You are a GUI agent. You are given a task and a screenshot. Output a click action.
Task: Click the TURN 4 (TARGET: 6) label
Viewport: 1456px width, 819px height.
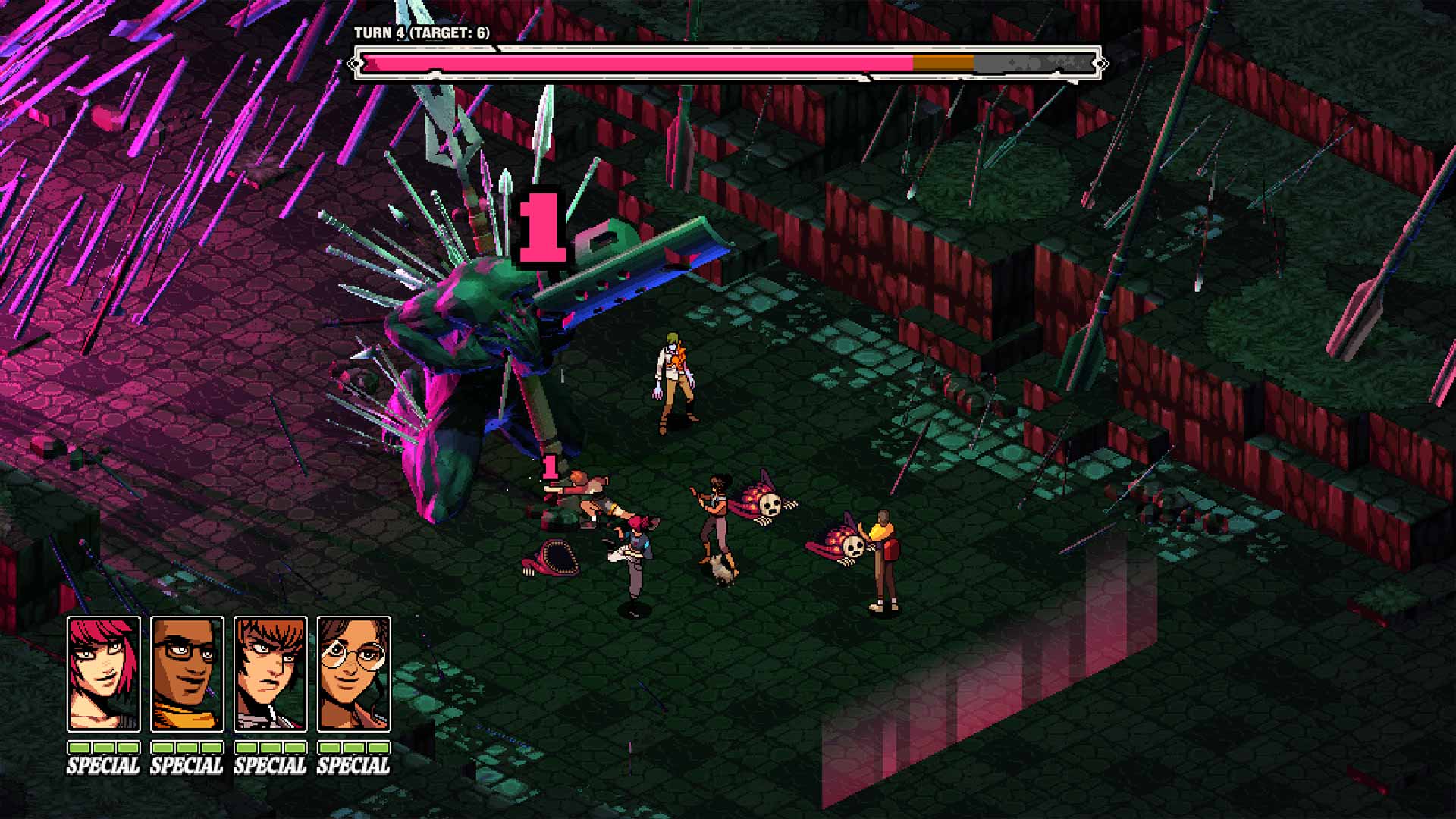click(422, 33)
